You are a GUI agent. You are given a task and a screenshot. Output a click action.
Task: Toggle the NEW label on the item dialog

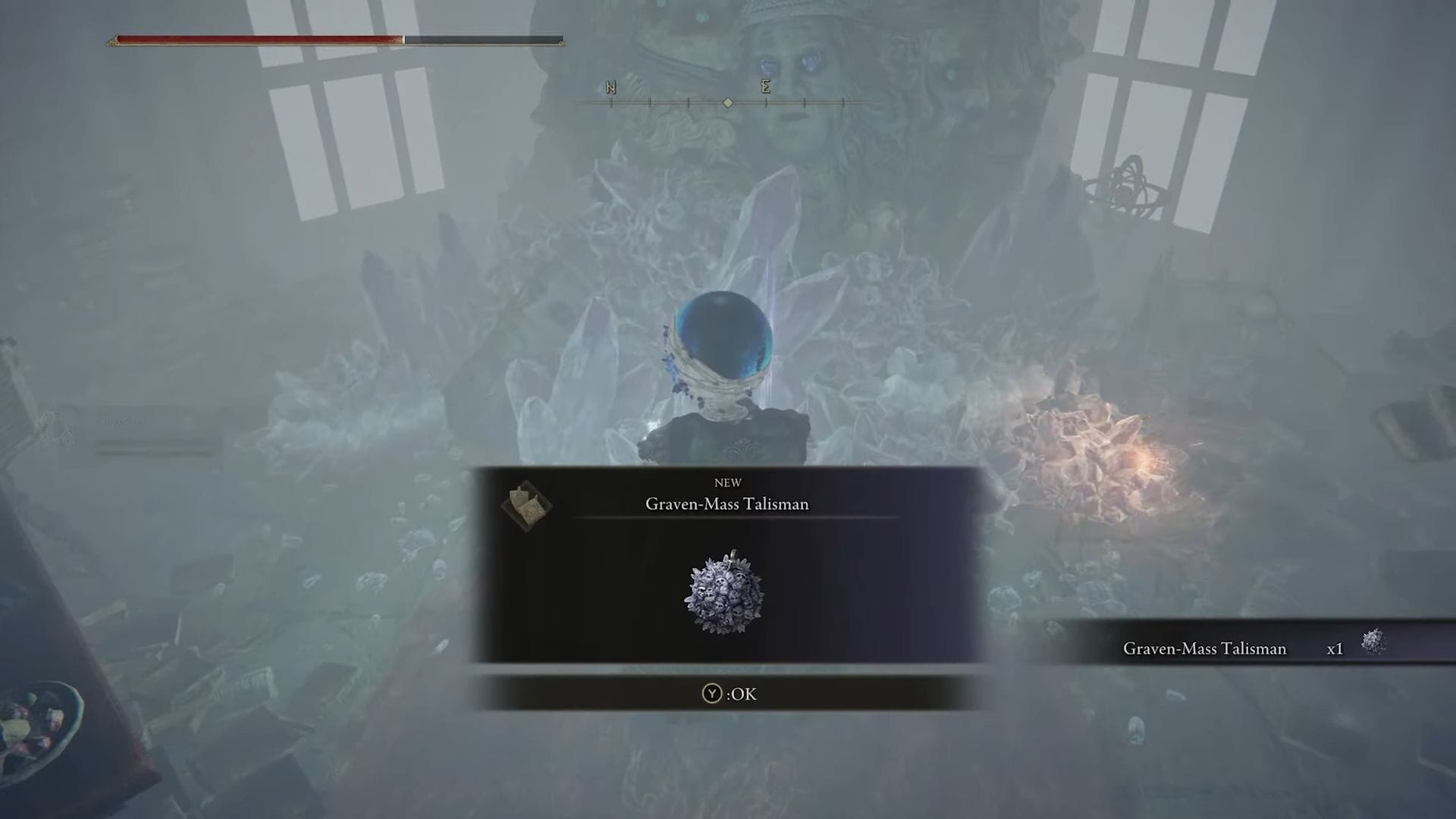pyautogui.click(x=728, y=482)
